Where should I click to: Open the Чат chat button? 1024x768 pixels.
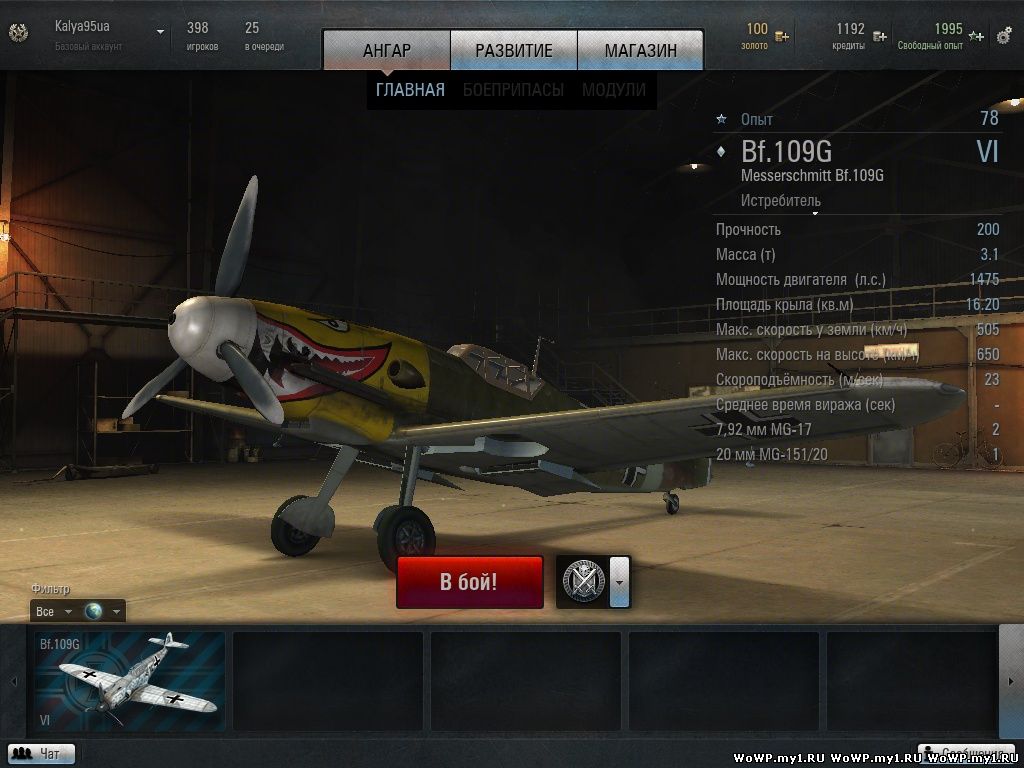pos(41,754)
